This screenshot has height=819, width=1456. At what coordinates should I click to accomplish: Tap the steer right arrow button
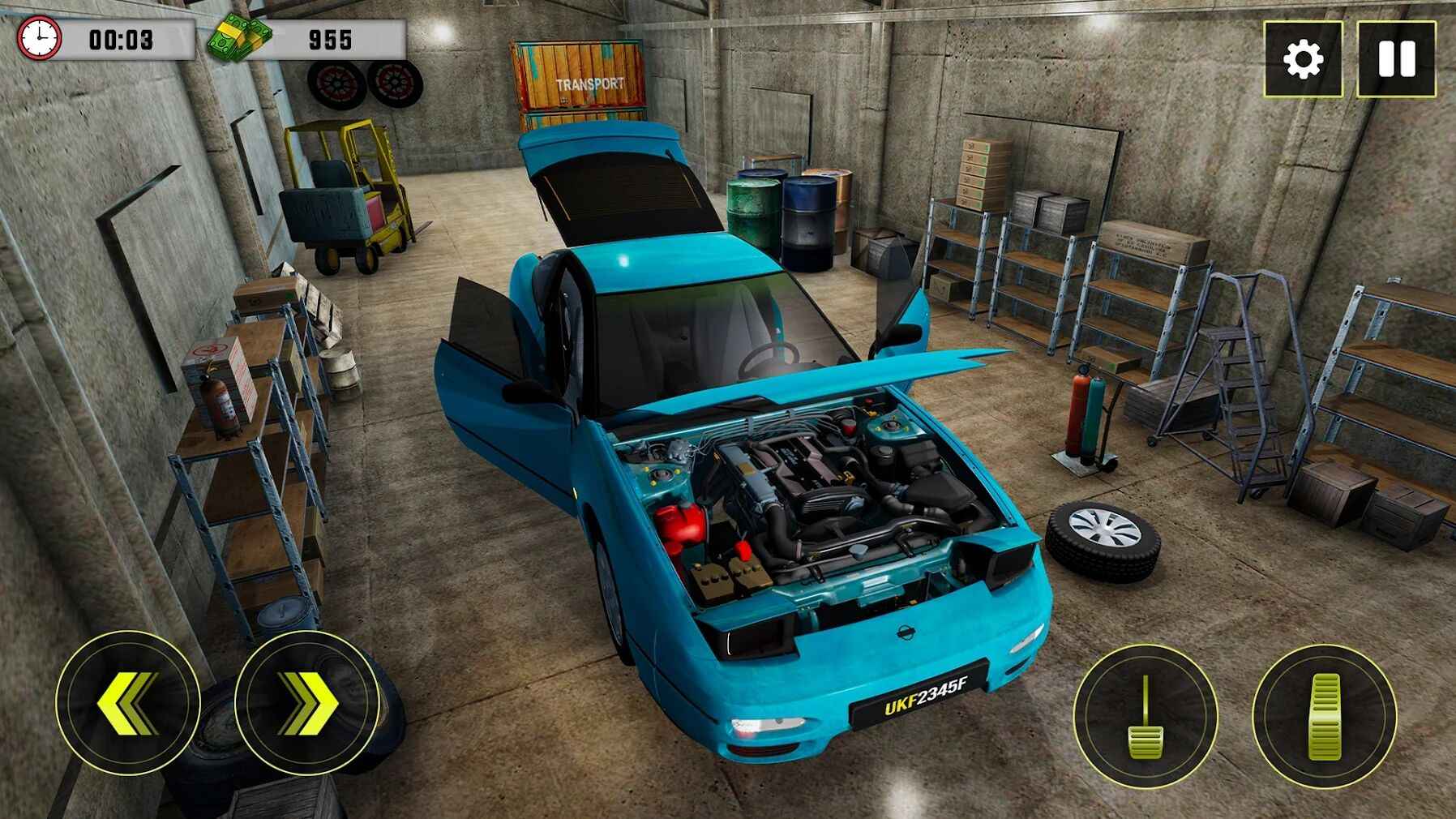307,702
